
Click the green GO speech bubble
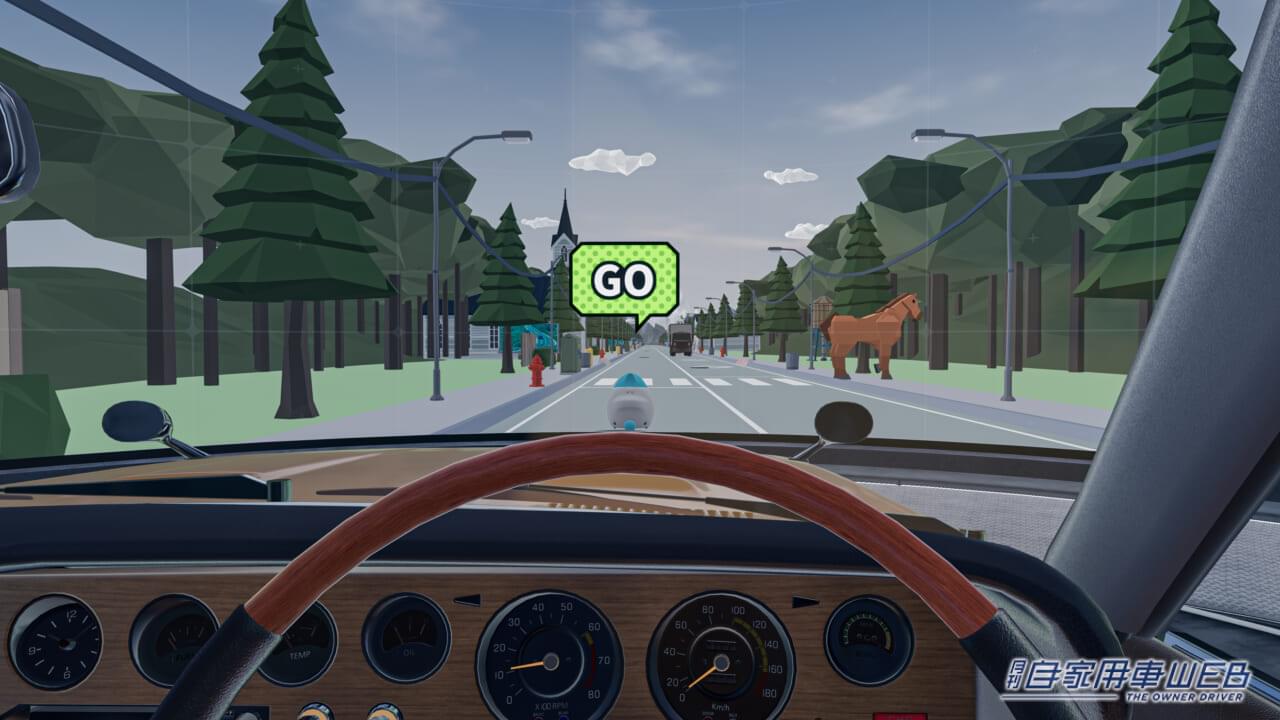623,279
